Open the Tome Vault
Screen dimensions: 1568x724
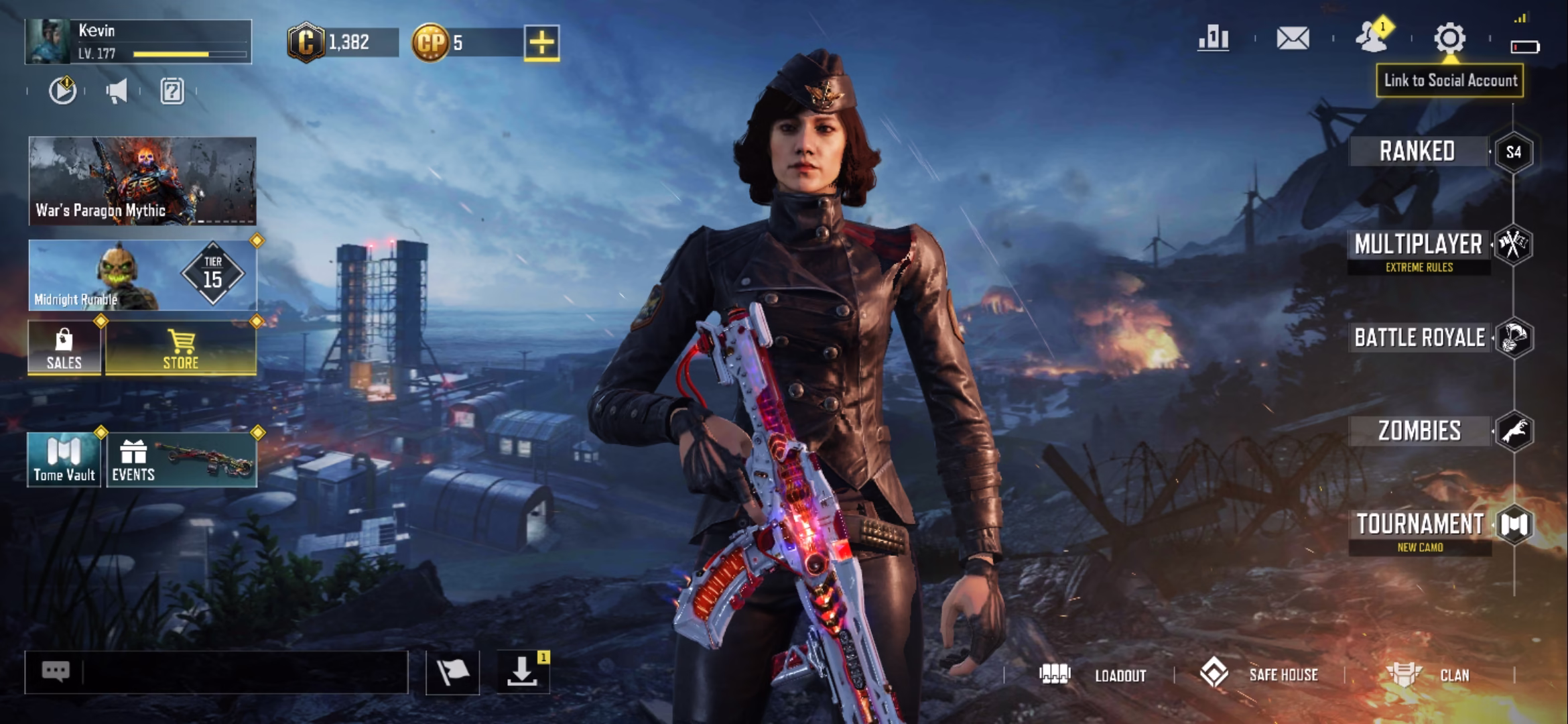(x=64, y=459)
